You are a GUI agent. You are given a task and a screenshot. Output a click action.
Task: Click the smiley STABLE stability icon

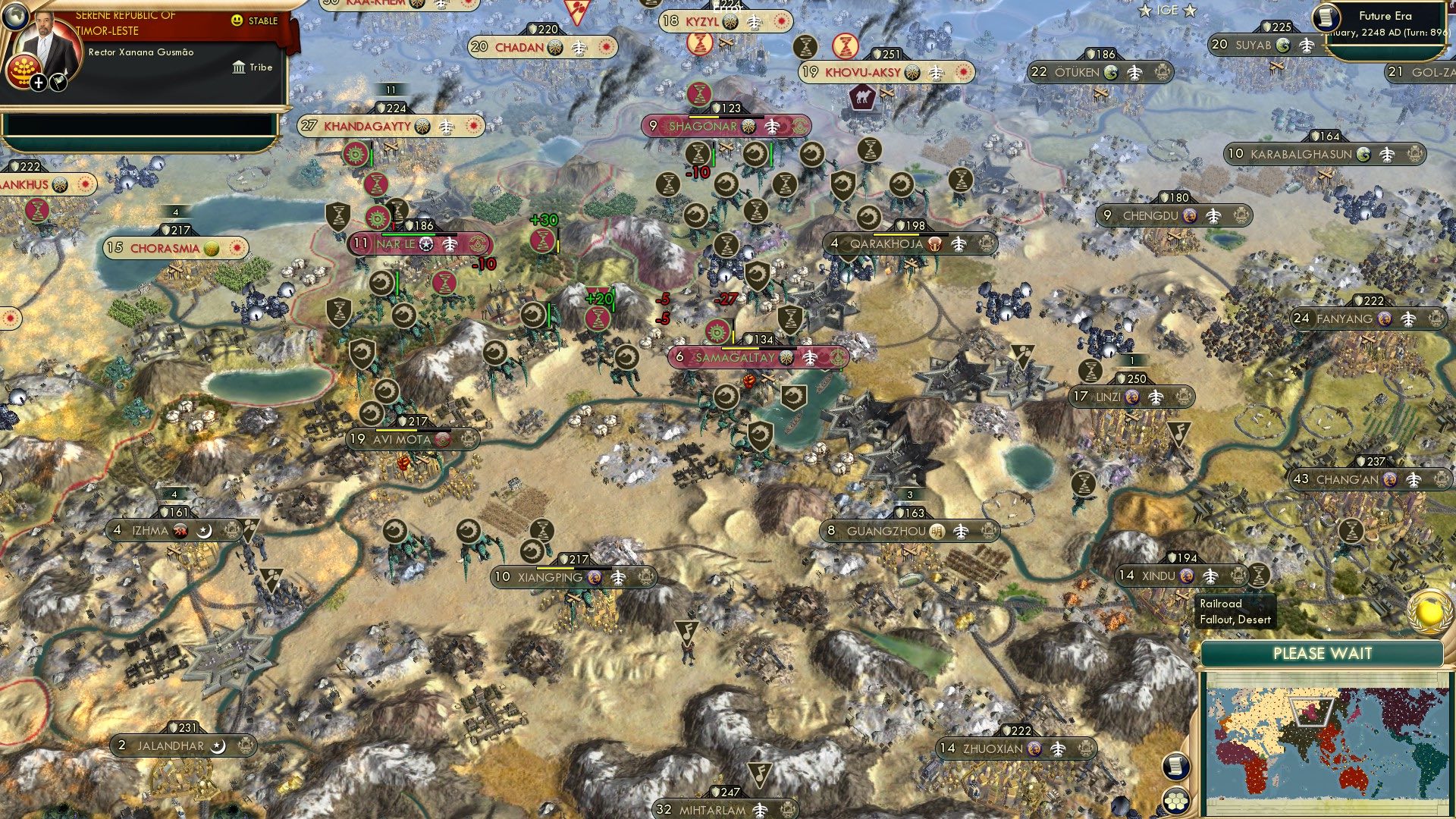[x=237, y=21]
